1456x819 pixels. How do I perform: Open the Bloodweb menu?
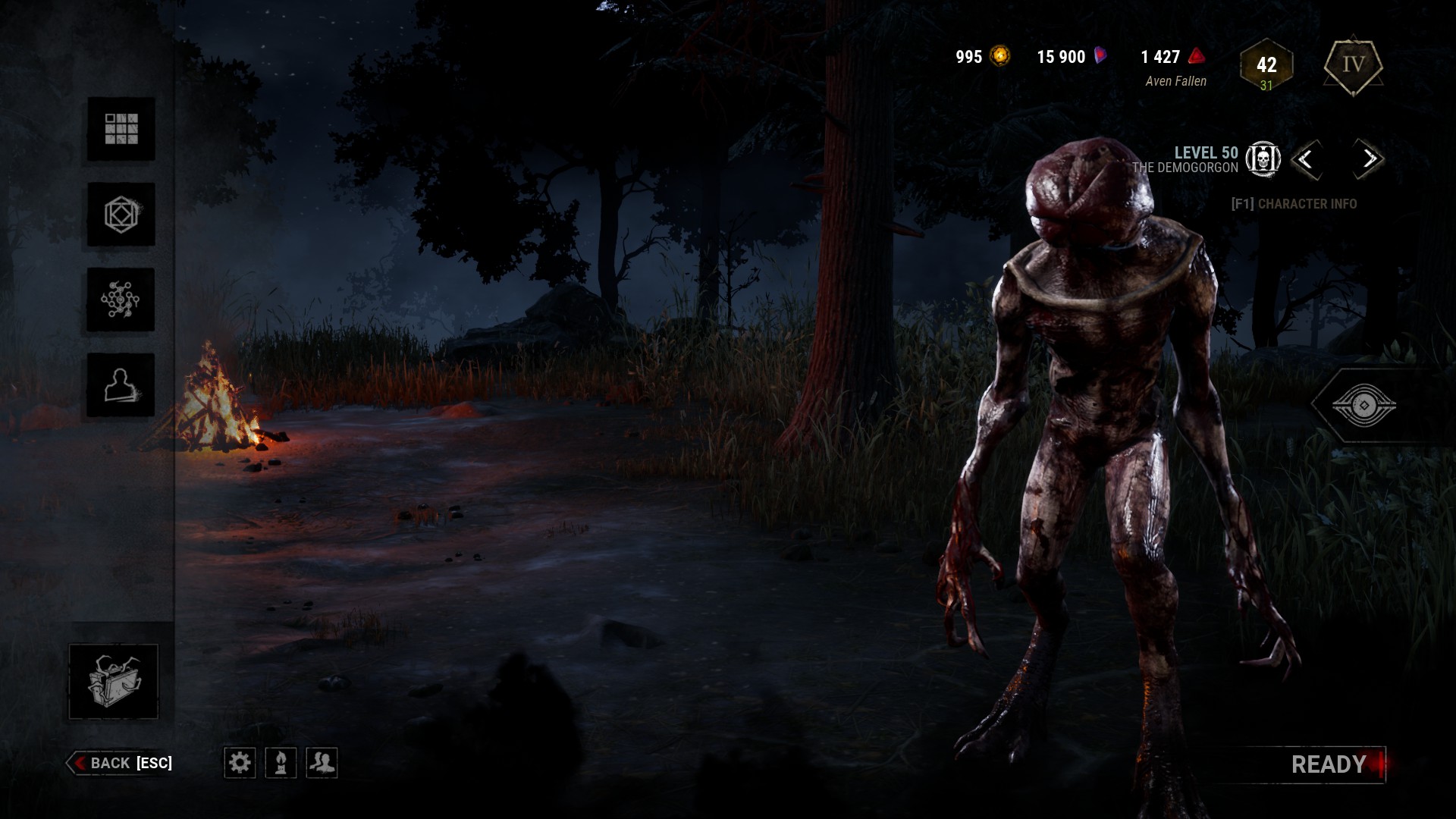click(x=121, y=300)
